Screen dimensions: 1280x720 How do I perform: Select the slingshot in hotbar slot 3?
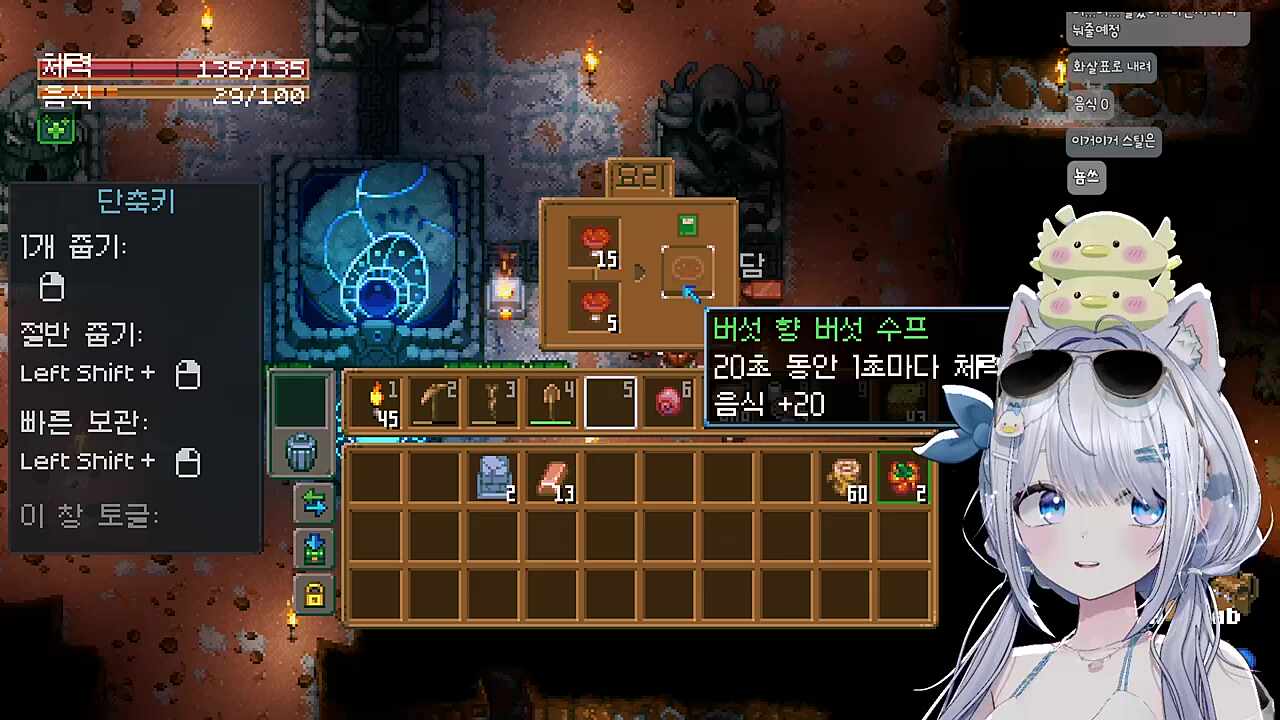pos(493,400)
